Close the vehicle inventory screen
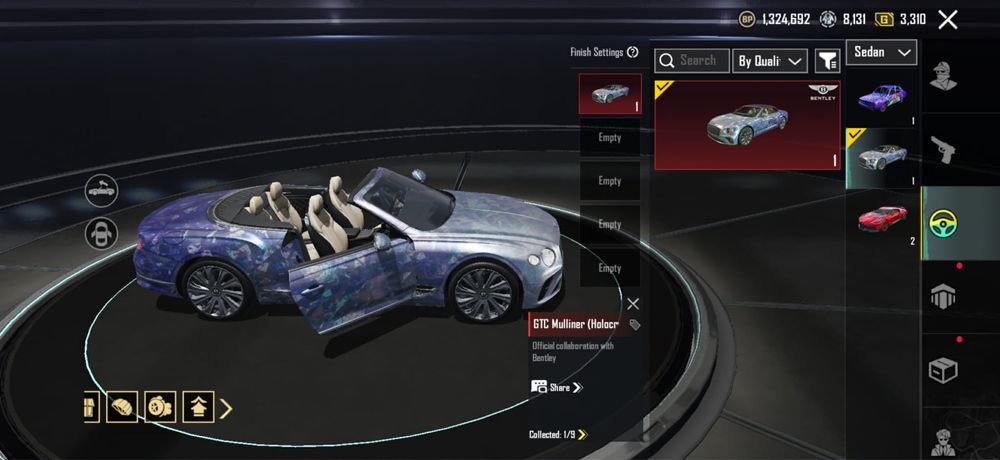This screenshot has height=460, width=1000. pos(948,19)
